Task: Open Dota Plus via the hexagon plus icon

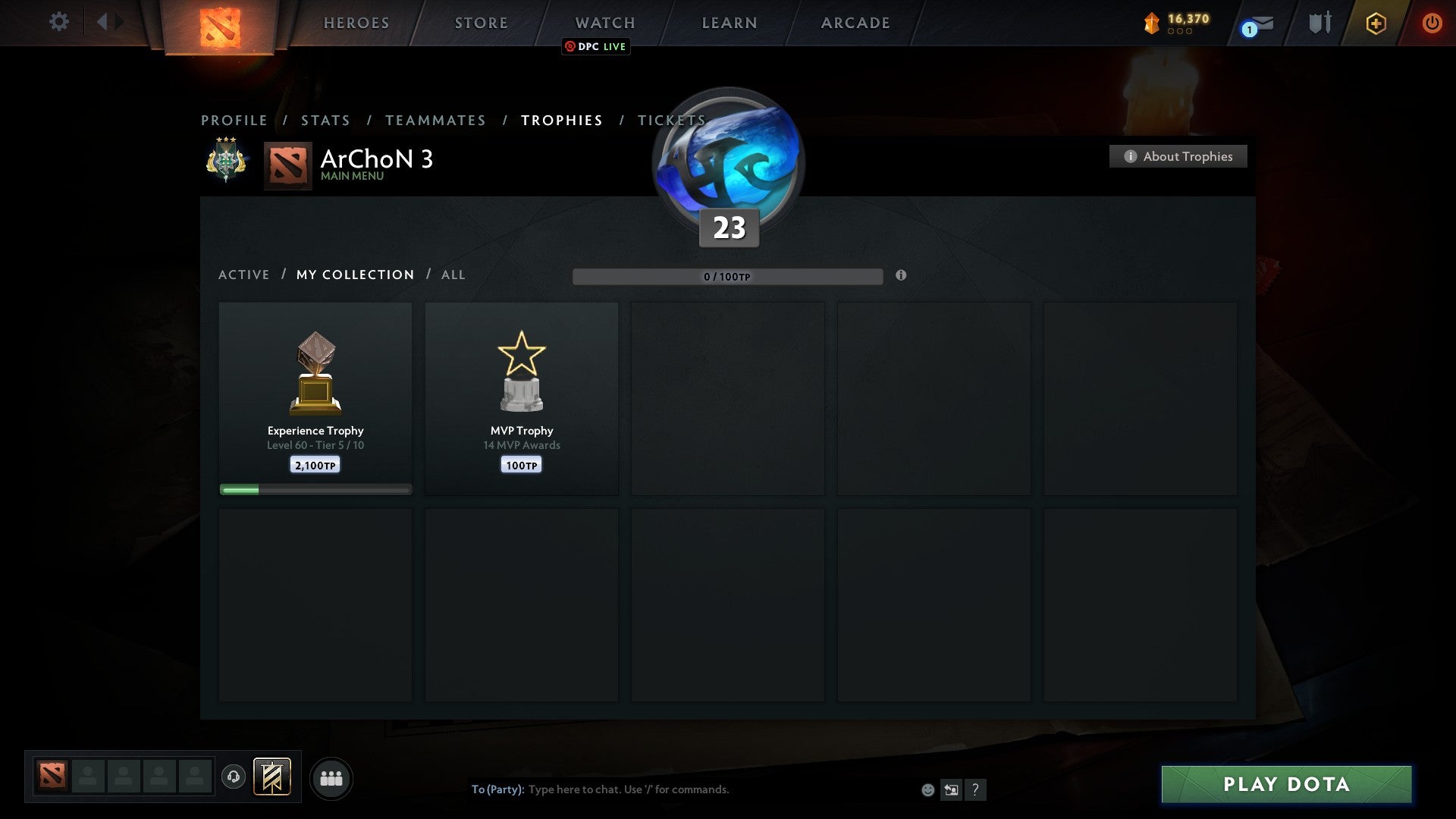Action: [x=1376, y=23]
